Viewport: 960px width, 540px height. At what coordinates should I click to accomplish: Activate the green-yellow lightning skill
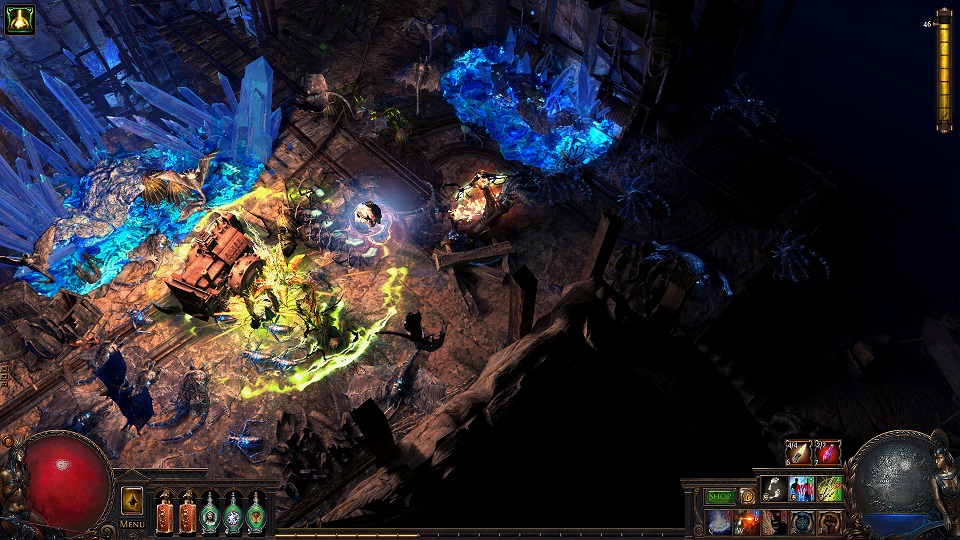(830, 488)
